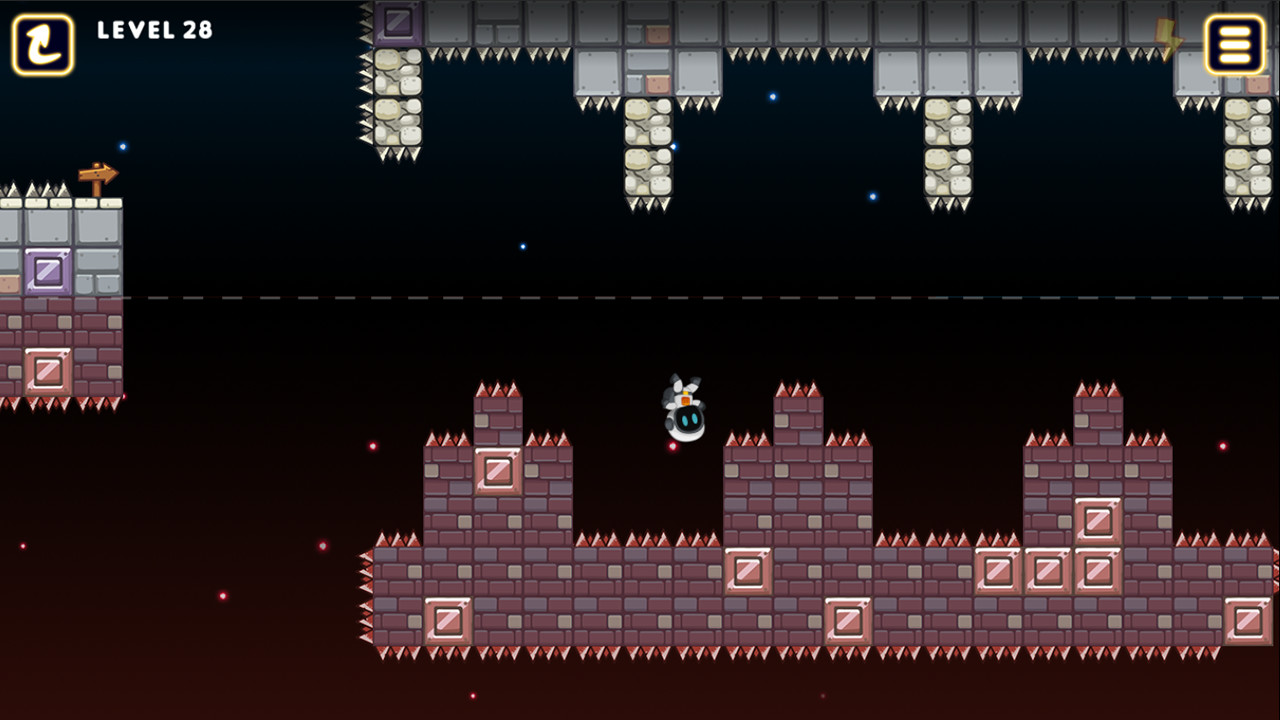The height and width of the screenshot is (720, 1280).
Task: Open the hamburger menu in top-right corner
Action: click(1237, 45)
